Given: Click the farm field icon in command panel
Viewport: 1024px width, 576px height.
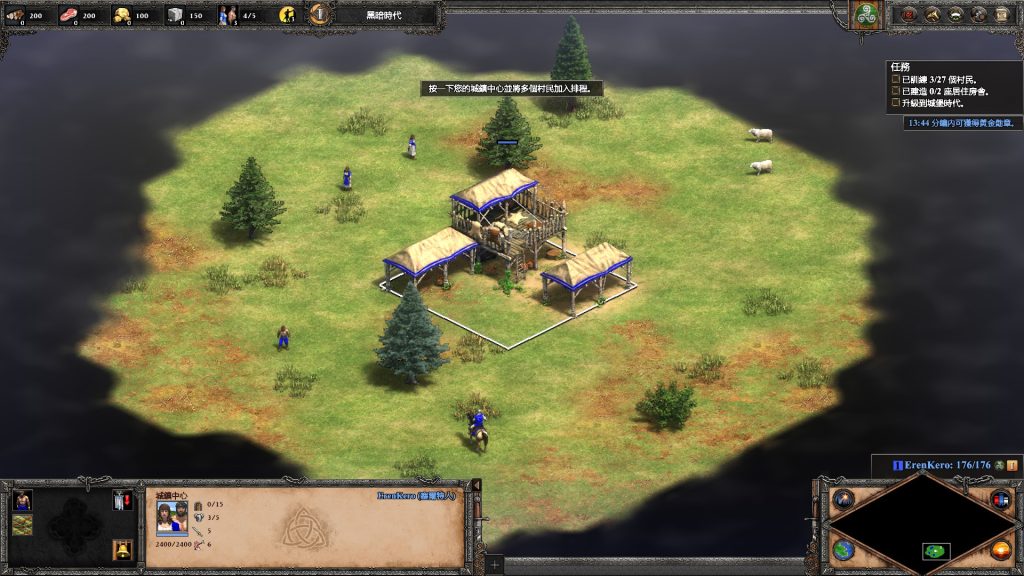Looking at the screenshot, I should 22,525.
